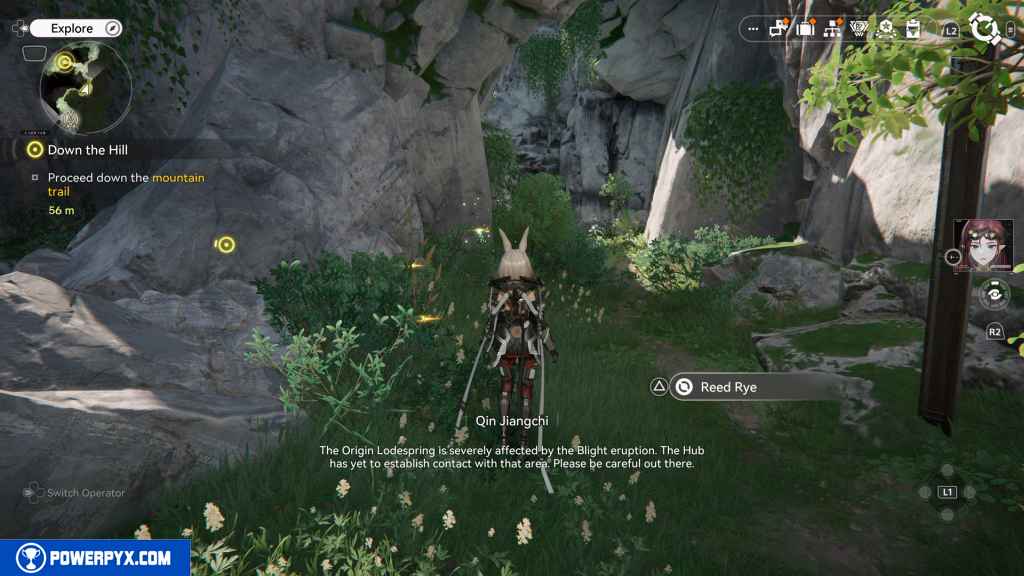The image size is (1024, 576).
Task: Open the large ring-shaped gadget icon
Action: 986,28
